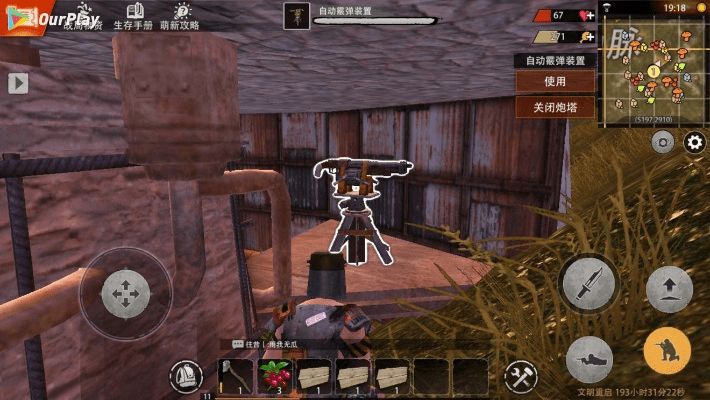
Task: Expand the left side panel arrow
Action: coord(18,83)
